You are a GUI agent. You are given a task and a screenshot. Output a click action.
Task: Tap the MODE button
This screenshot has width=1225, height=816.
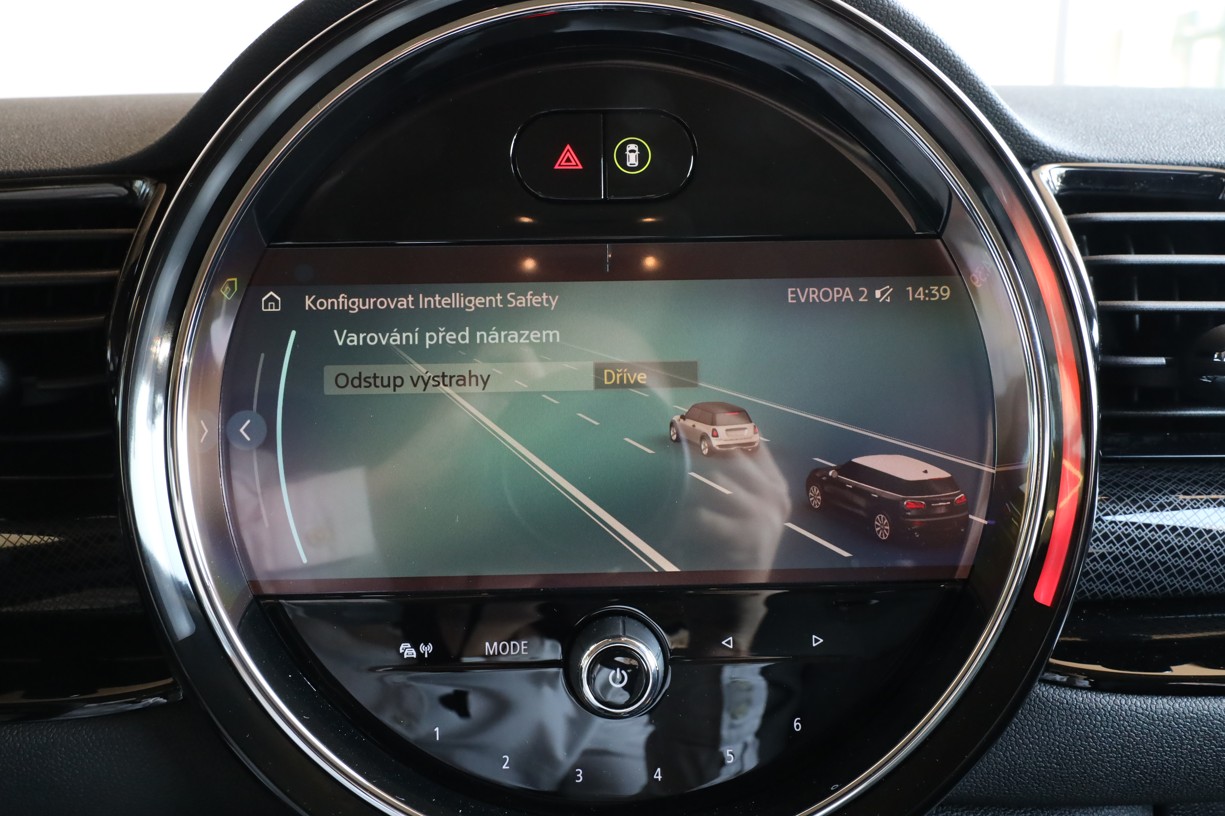point(506,648)
